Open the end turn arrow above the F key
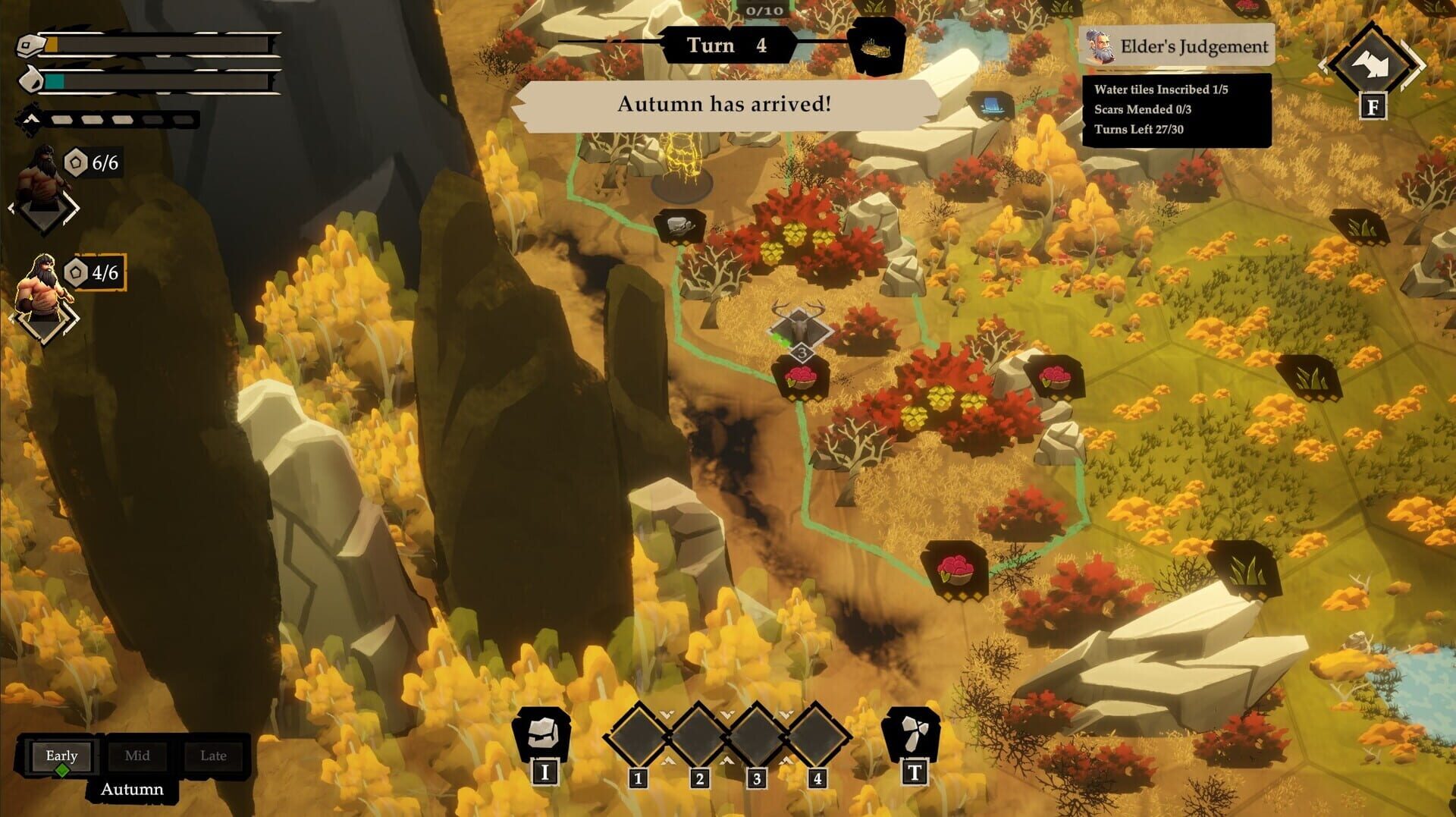This screenshot has height=817, width=1456. [1373, 61]
